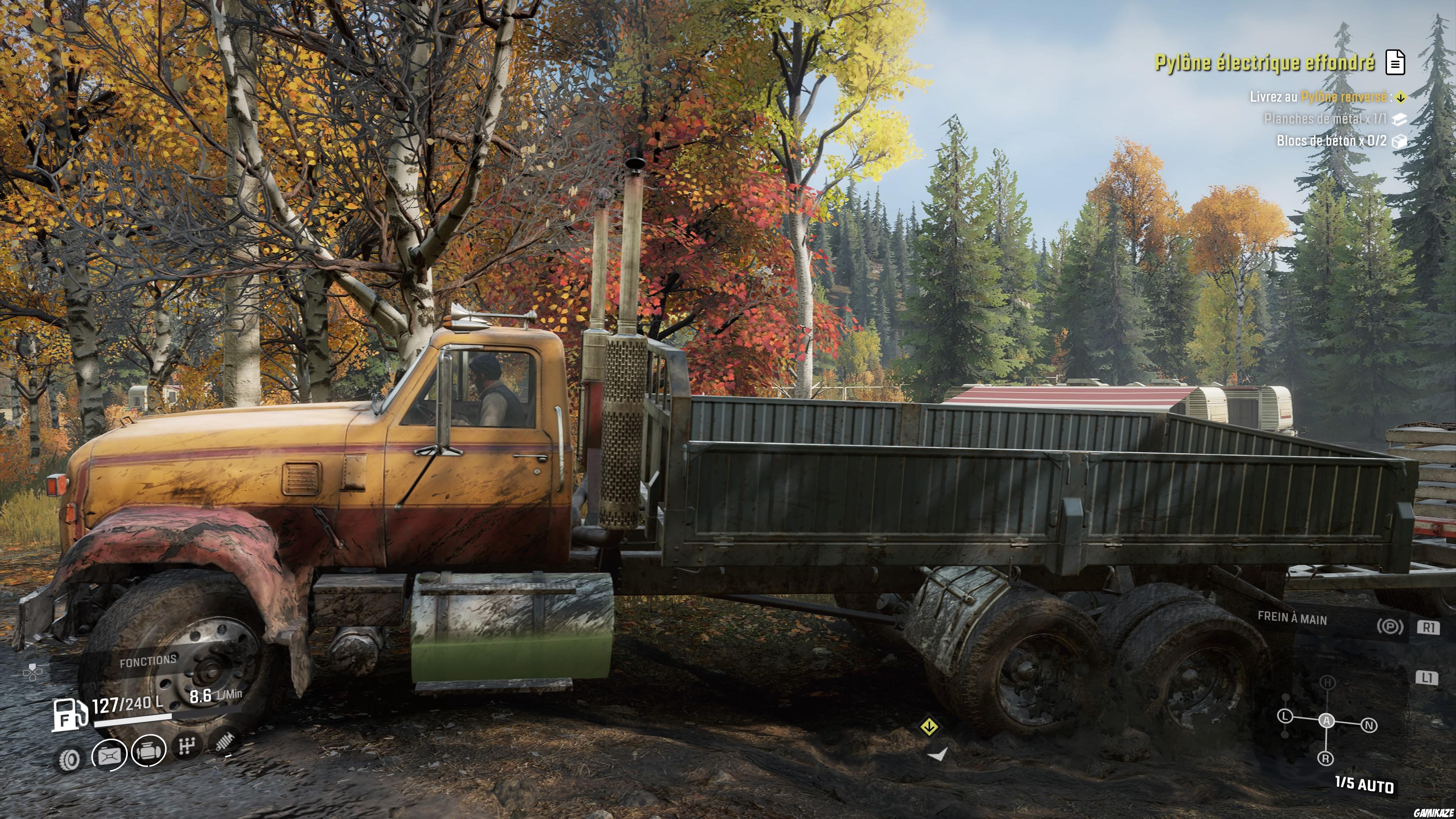1456x819 pixels.
Task: Shift the gearbox into Reverse (R)
Action: 1326,758
